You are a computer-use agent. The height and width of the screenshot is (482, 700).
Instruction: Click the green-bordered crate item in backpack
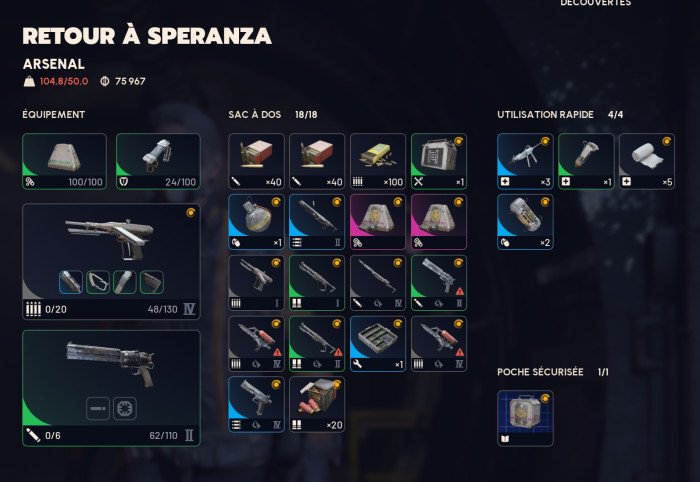click(x=438, y=161)
